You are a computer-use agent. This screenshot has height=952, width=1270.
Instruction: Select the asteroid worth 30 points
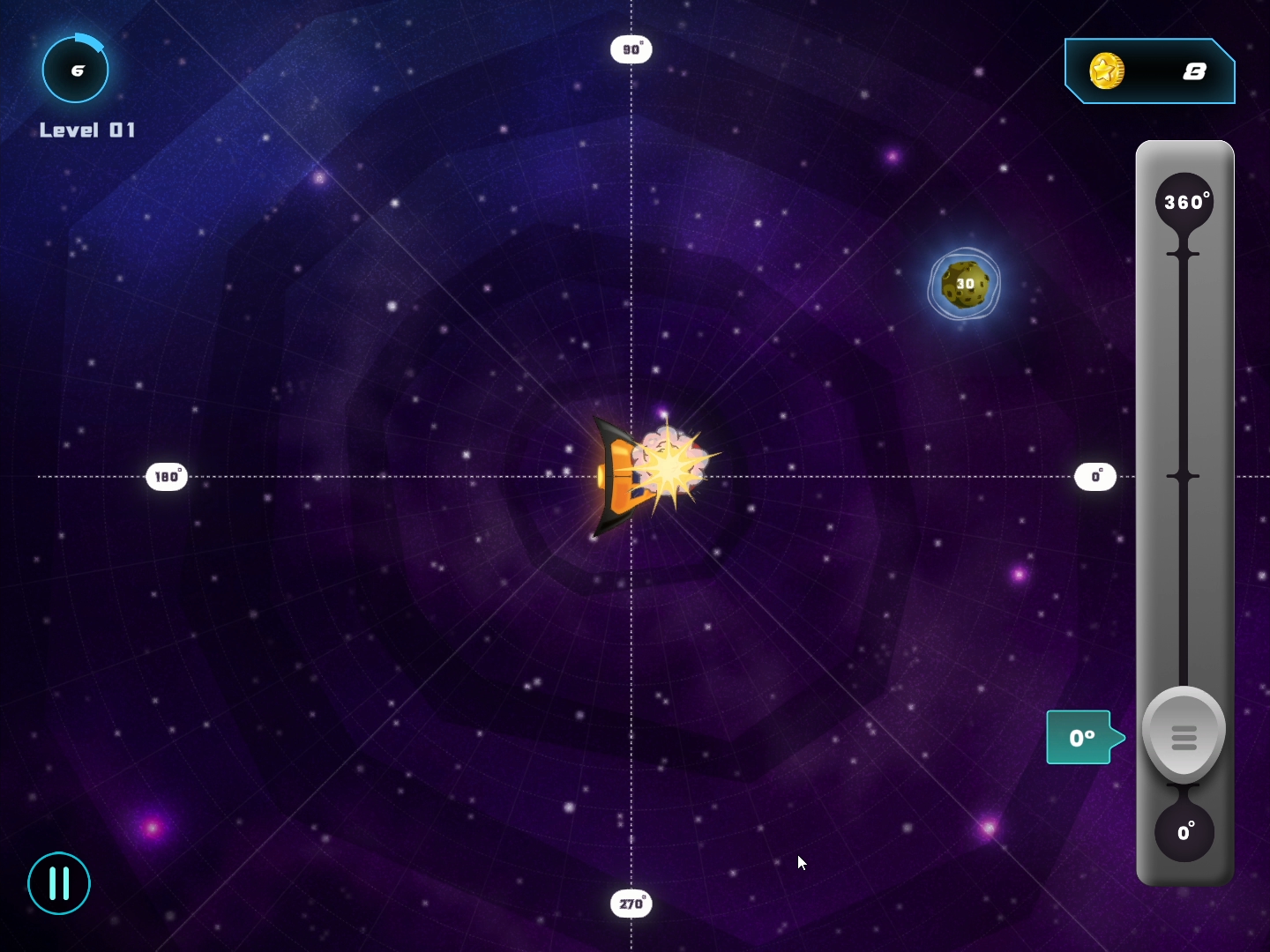click(x=965, y=283)
